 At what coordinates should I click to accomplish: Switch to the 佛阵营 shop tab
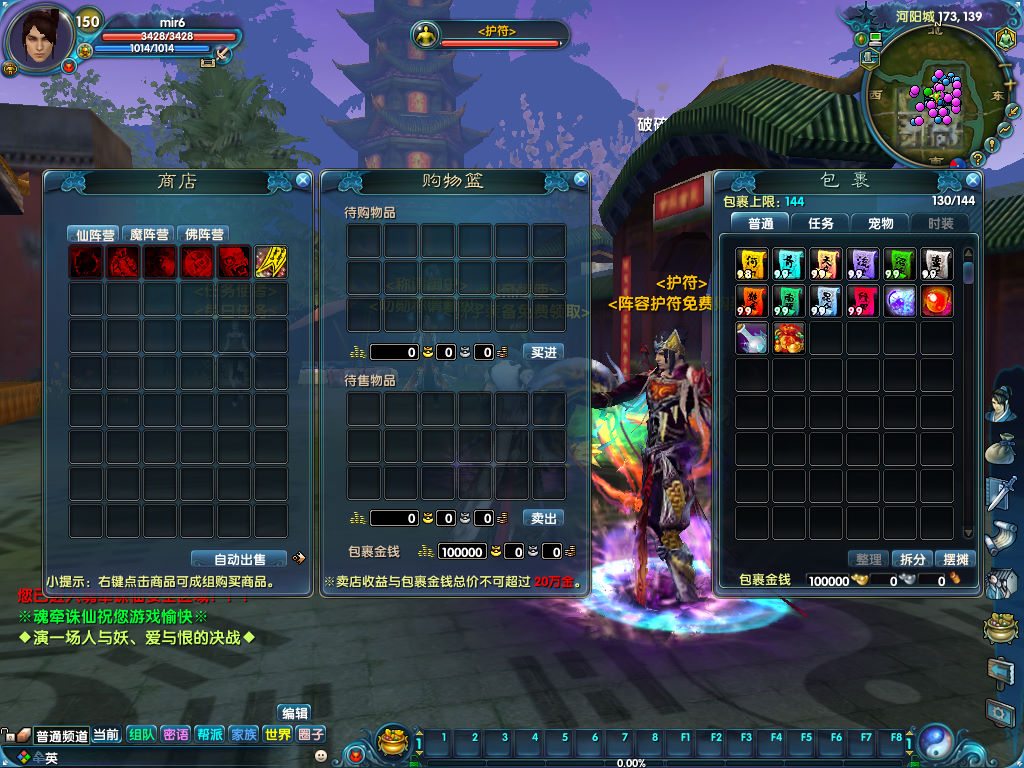click(x=204, y=235)
